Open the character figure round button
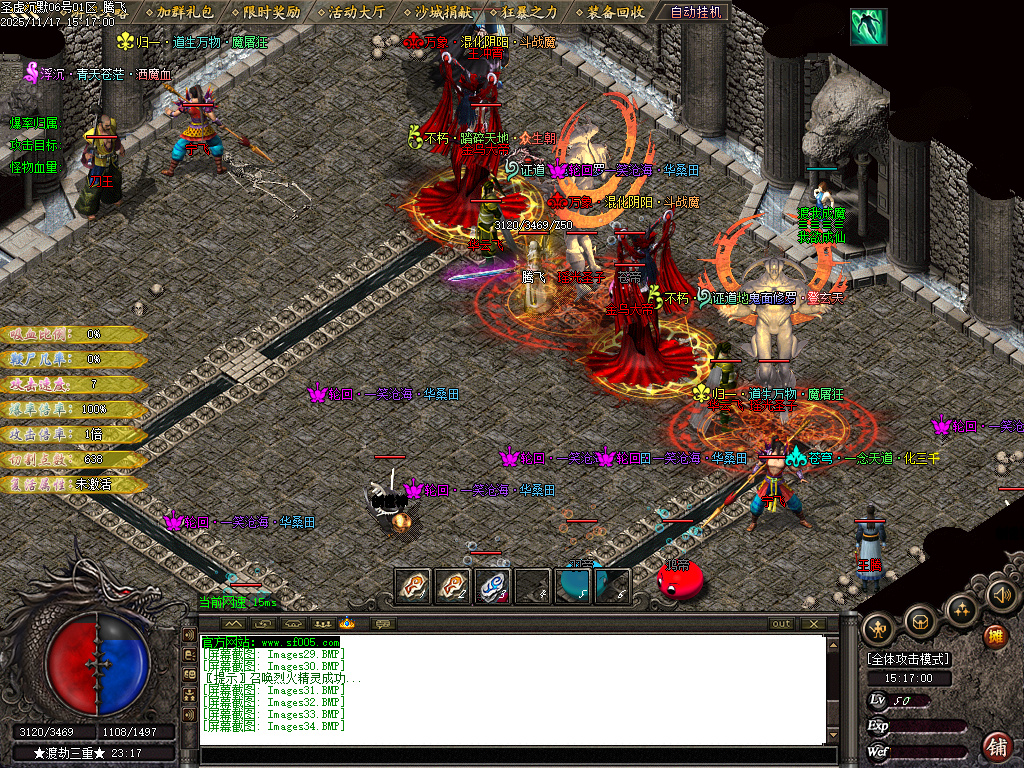 pyautogui.click(x=878, y=627)
